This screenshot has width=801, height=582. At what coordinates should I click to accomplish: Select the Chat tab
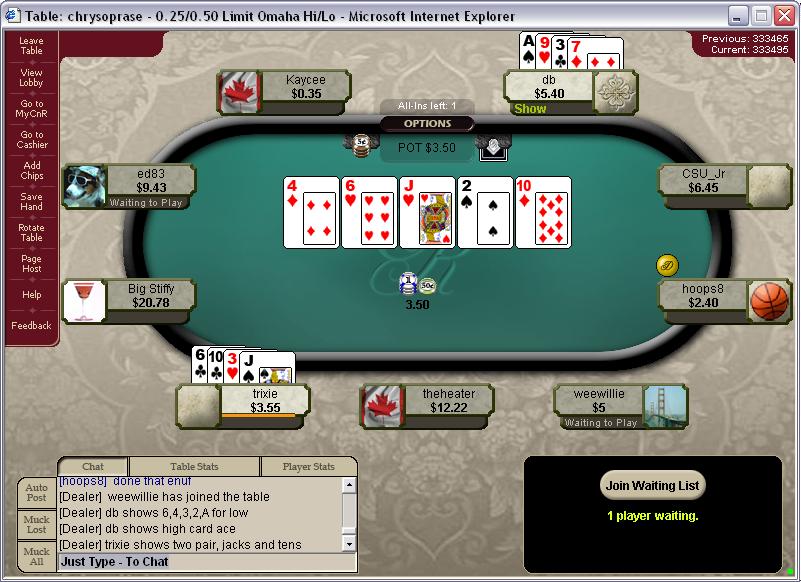pos(93,466)
